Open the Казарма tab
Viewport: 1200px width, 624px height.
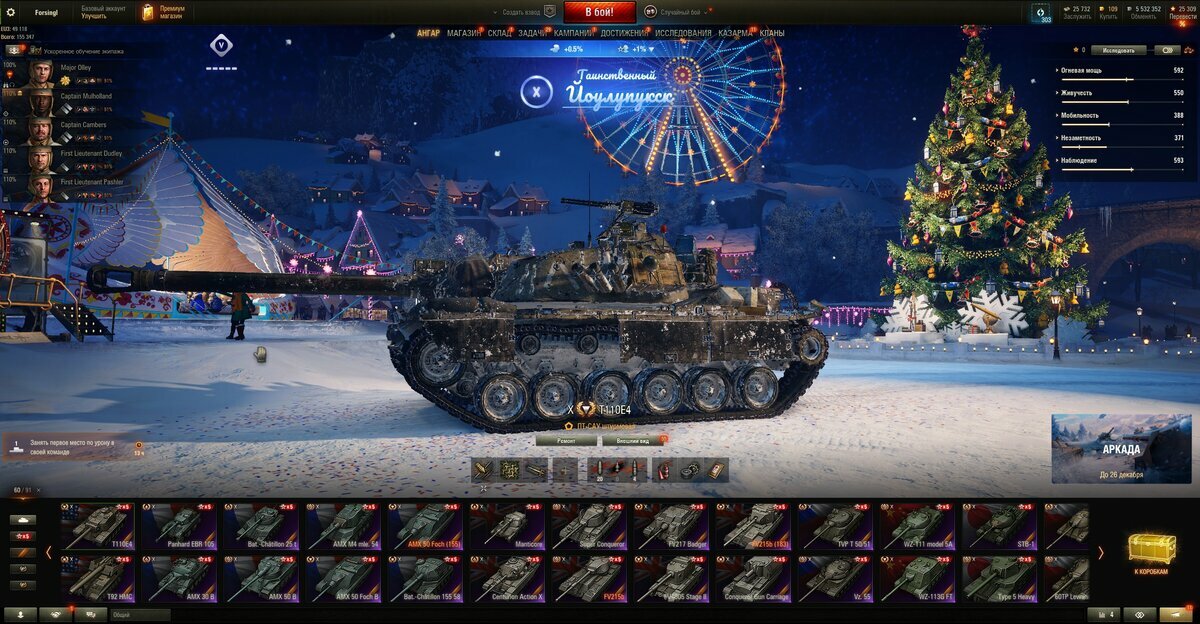pyautogui.click(x=736, y=33)
